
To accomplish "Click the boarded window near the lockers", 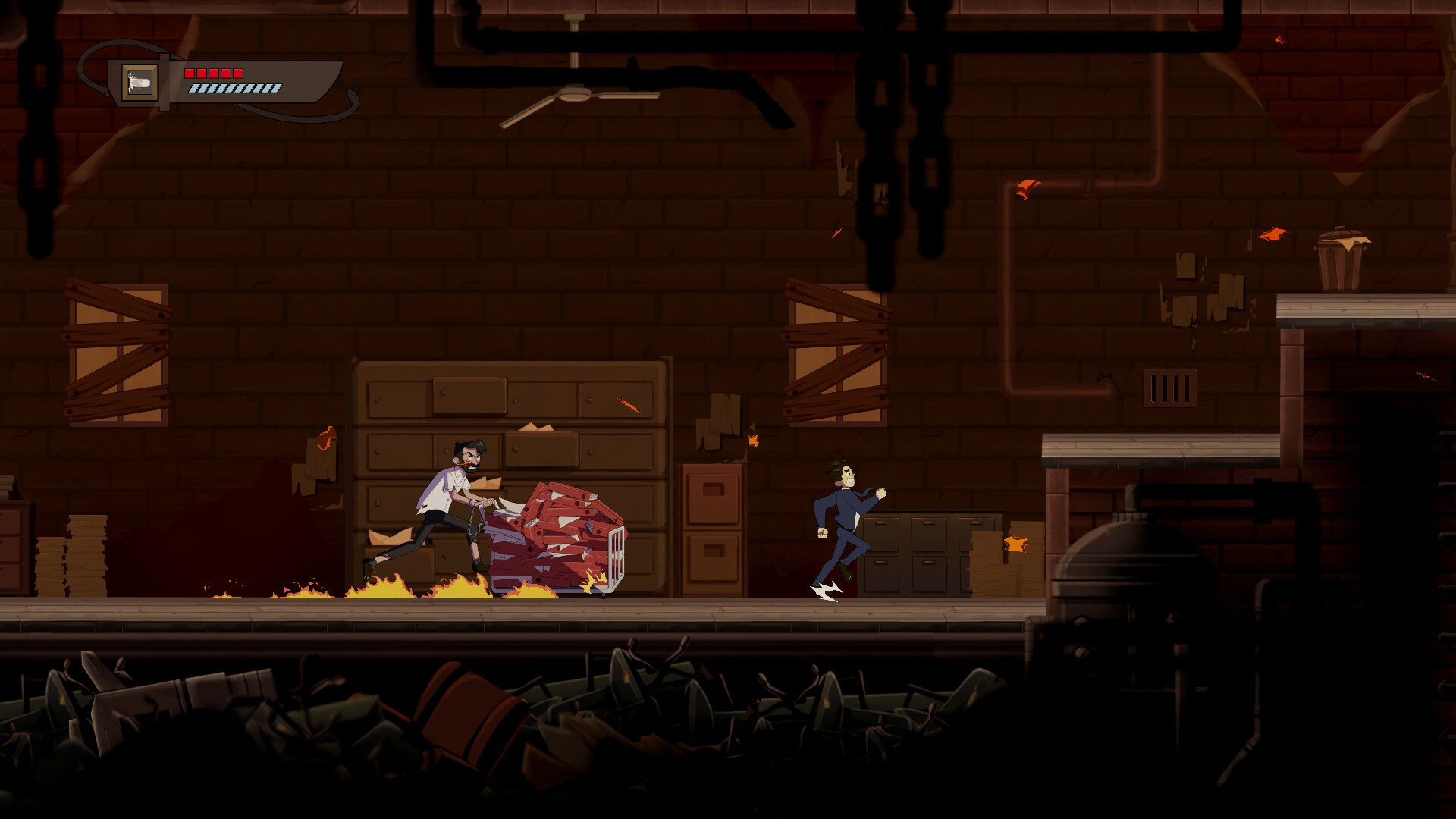I will 838,349.
